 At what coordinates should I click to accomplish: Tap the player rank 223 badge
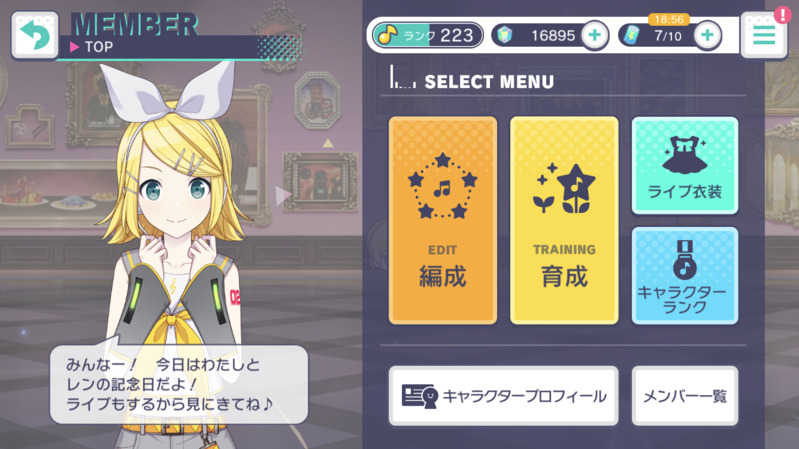(x=425, y=36)
